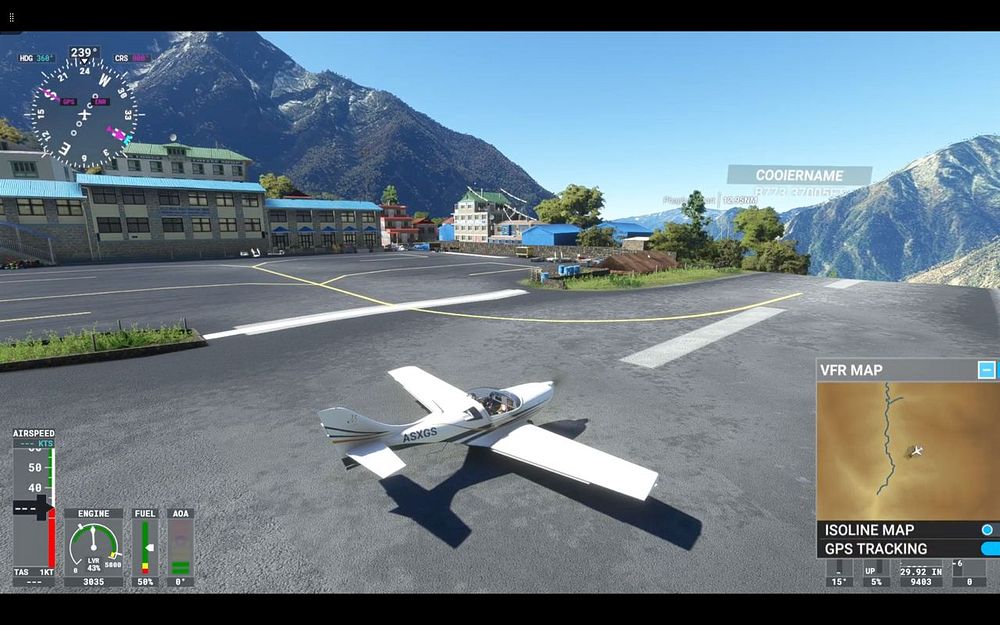Toggle the Isoline Map option

(x=987, y=530)
